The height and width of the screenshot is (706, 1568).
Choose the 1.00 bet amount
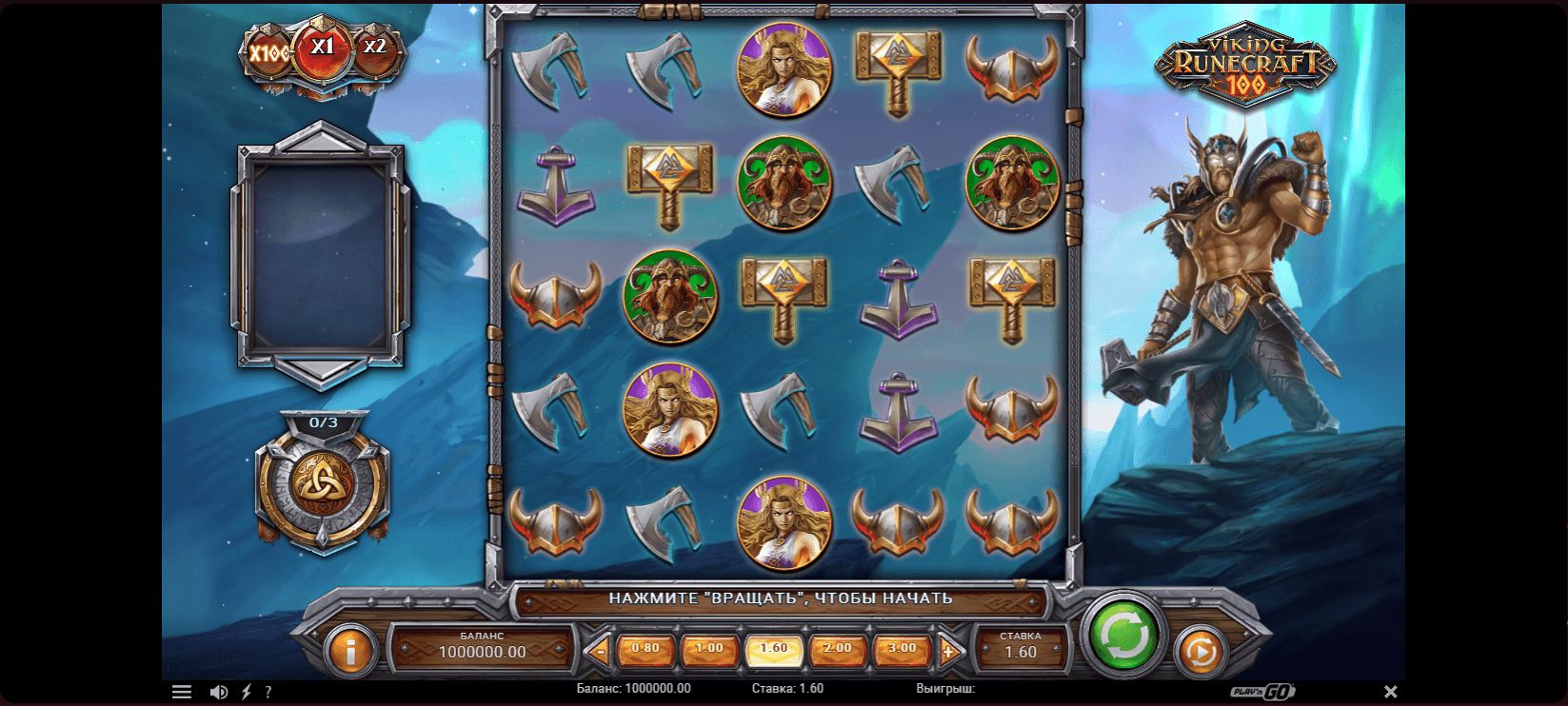709,650
